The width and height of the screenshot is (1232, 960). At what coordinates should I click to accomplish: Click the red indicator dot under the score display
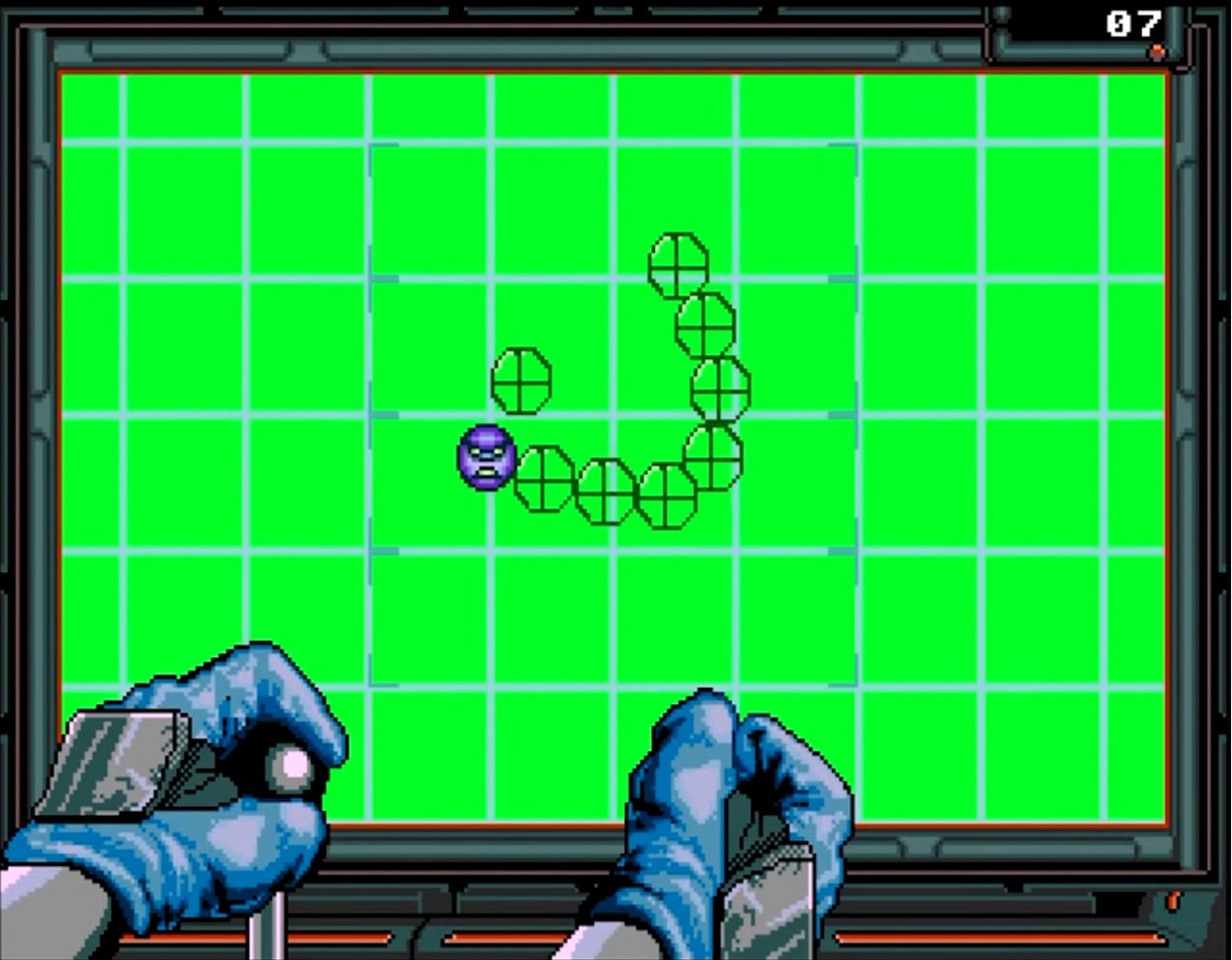1156,52
